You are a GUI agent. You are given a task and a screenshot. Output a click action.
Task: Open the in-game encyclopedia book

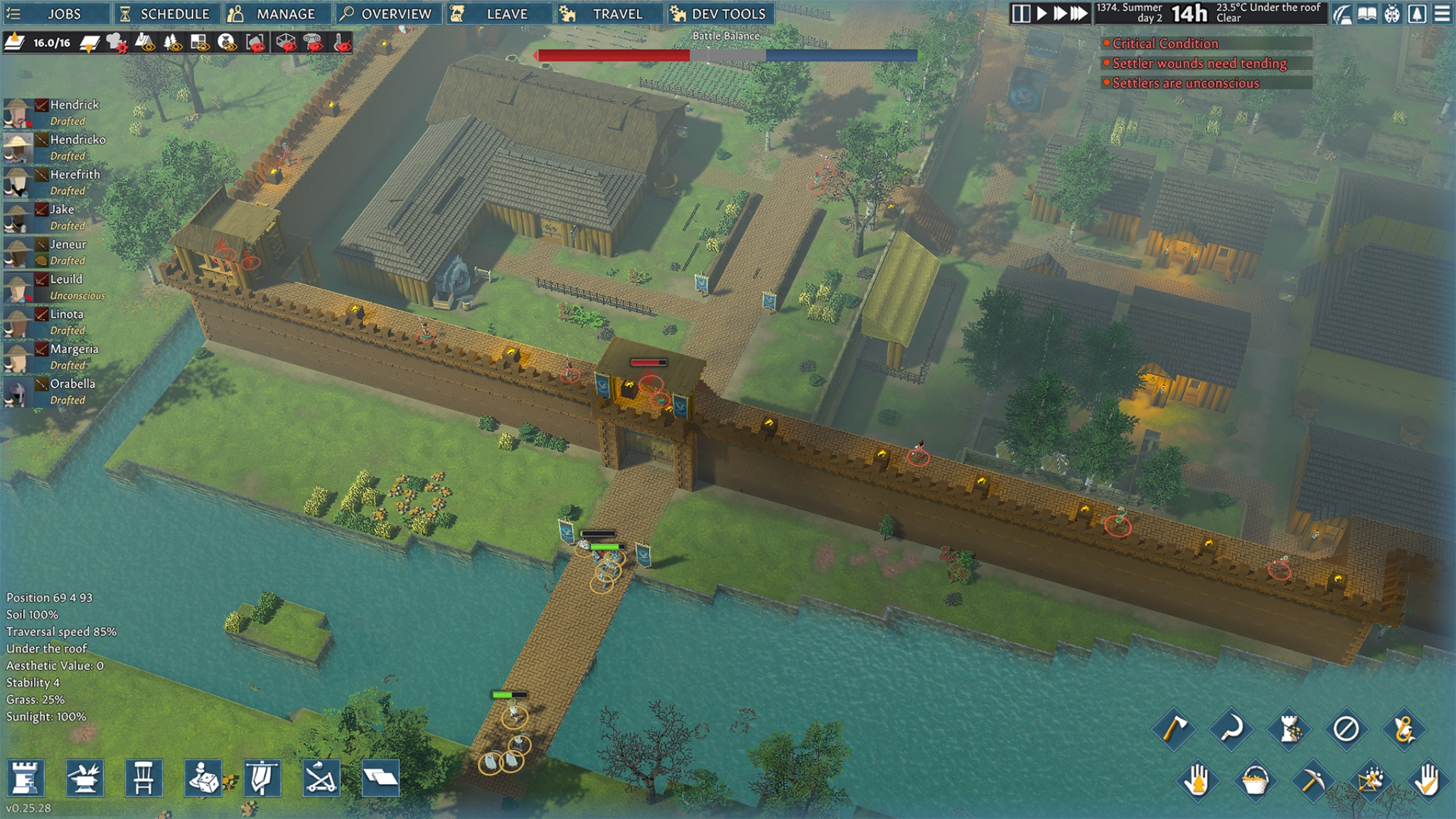(x=1366, y=13)
